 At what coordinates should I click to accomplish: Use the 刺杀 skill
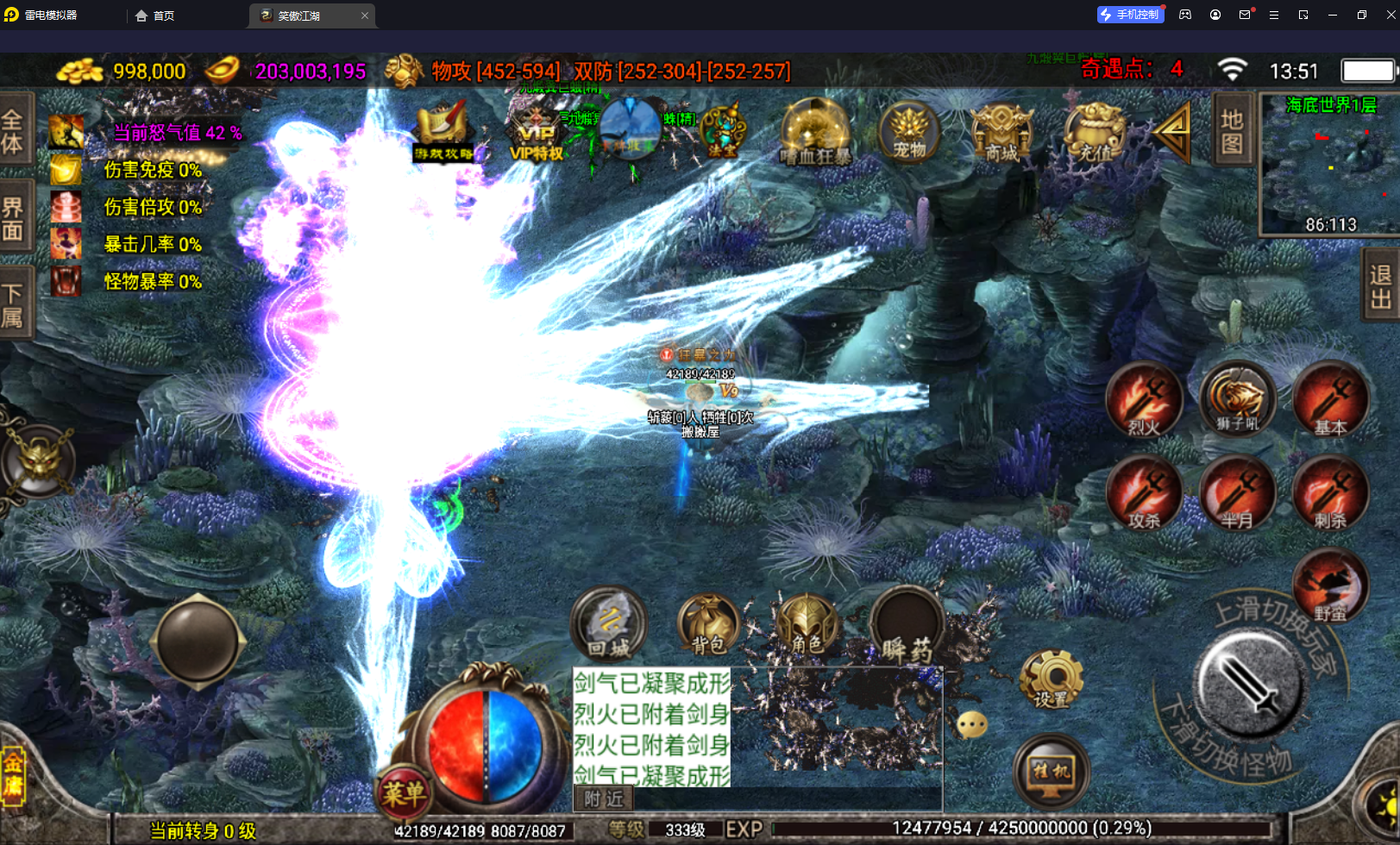pos(1330,494)
